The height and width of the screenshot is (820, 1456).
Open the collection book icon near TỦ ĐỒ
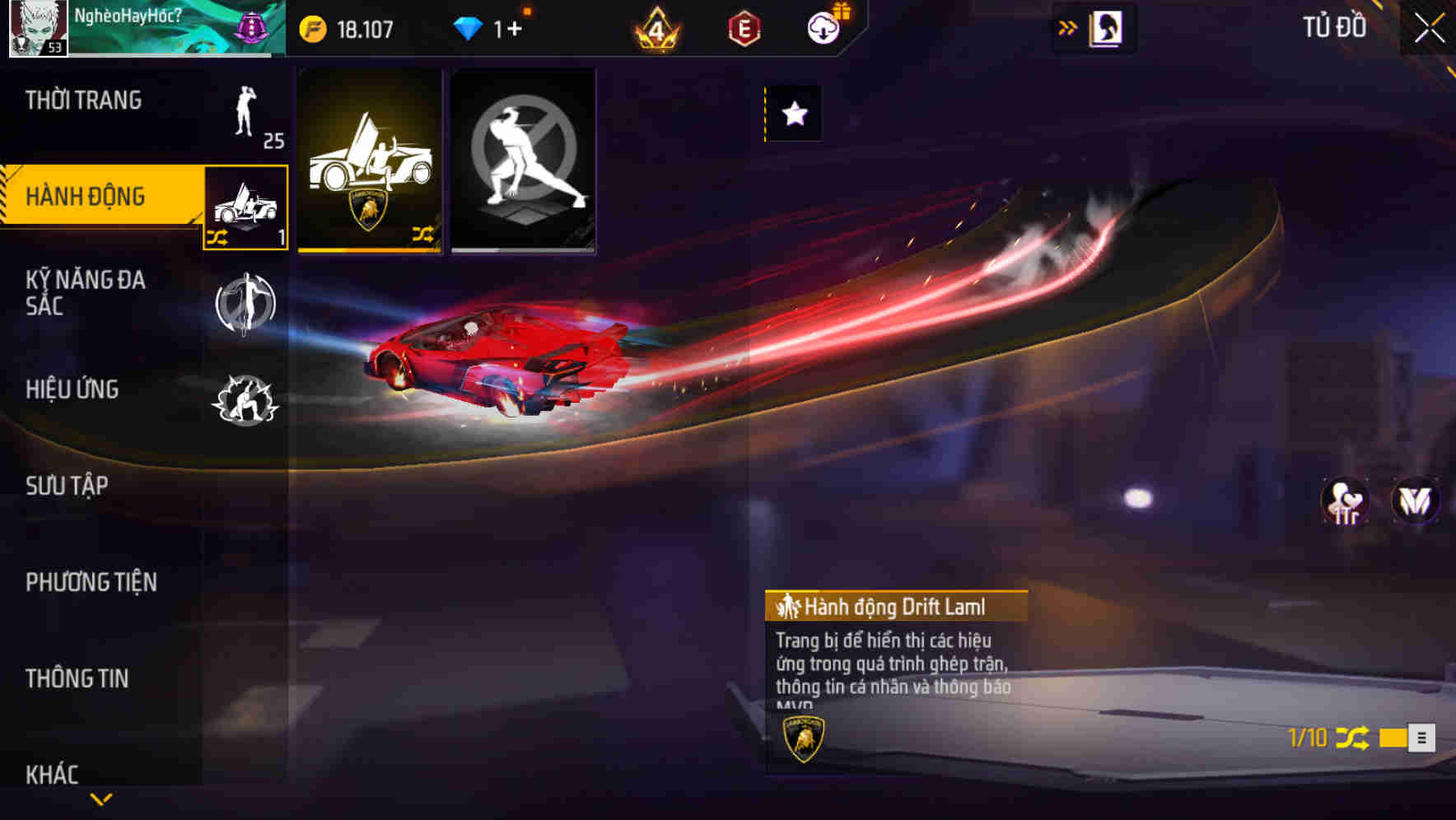pos(1105,27)
